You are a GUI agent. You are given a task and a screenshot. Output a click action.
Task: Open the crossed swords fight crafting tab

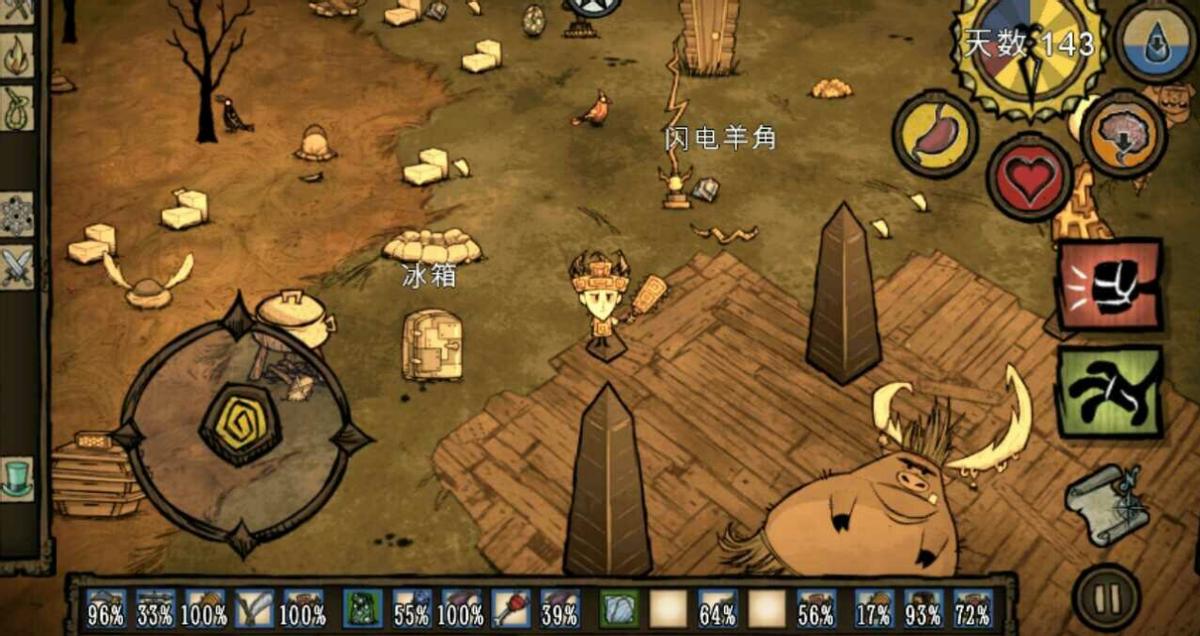tap(17, 267)
